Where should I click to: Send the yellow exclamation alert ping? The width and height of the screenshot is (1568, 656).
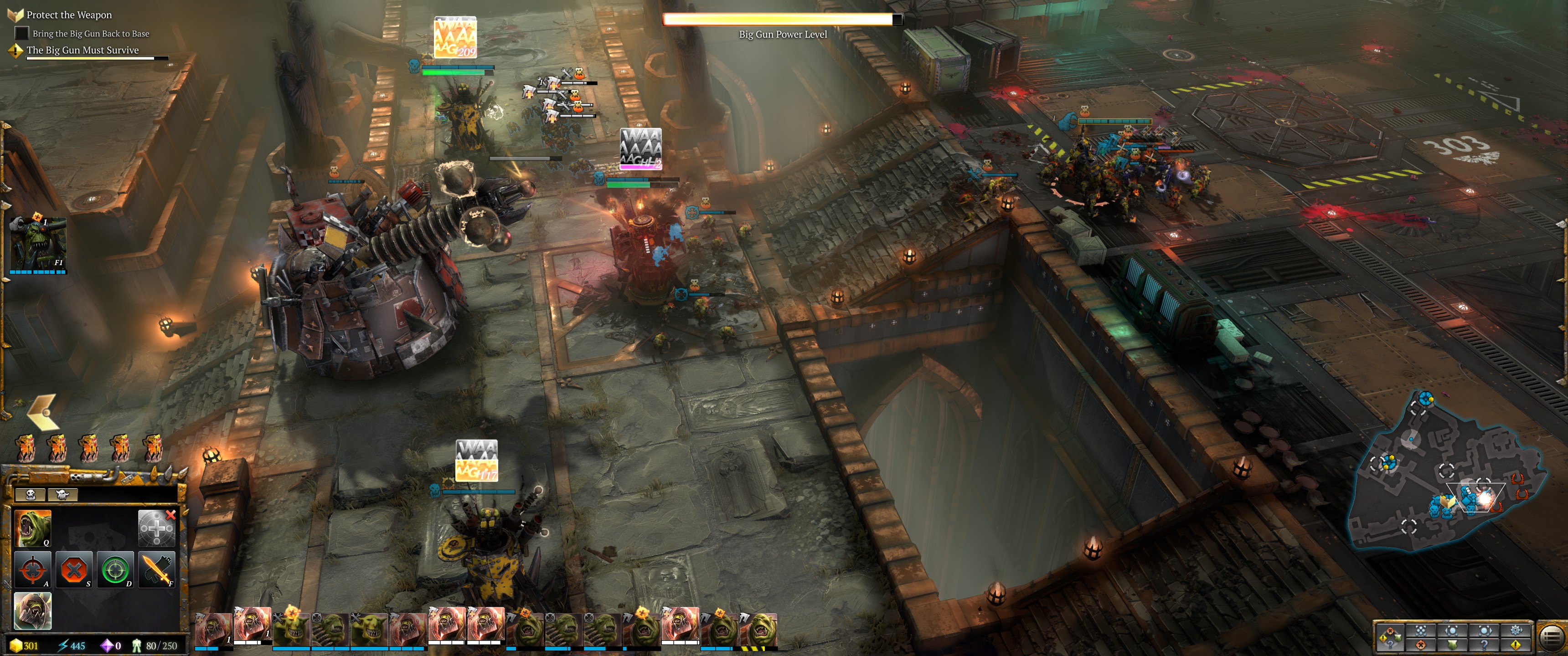coord(1516,645)
